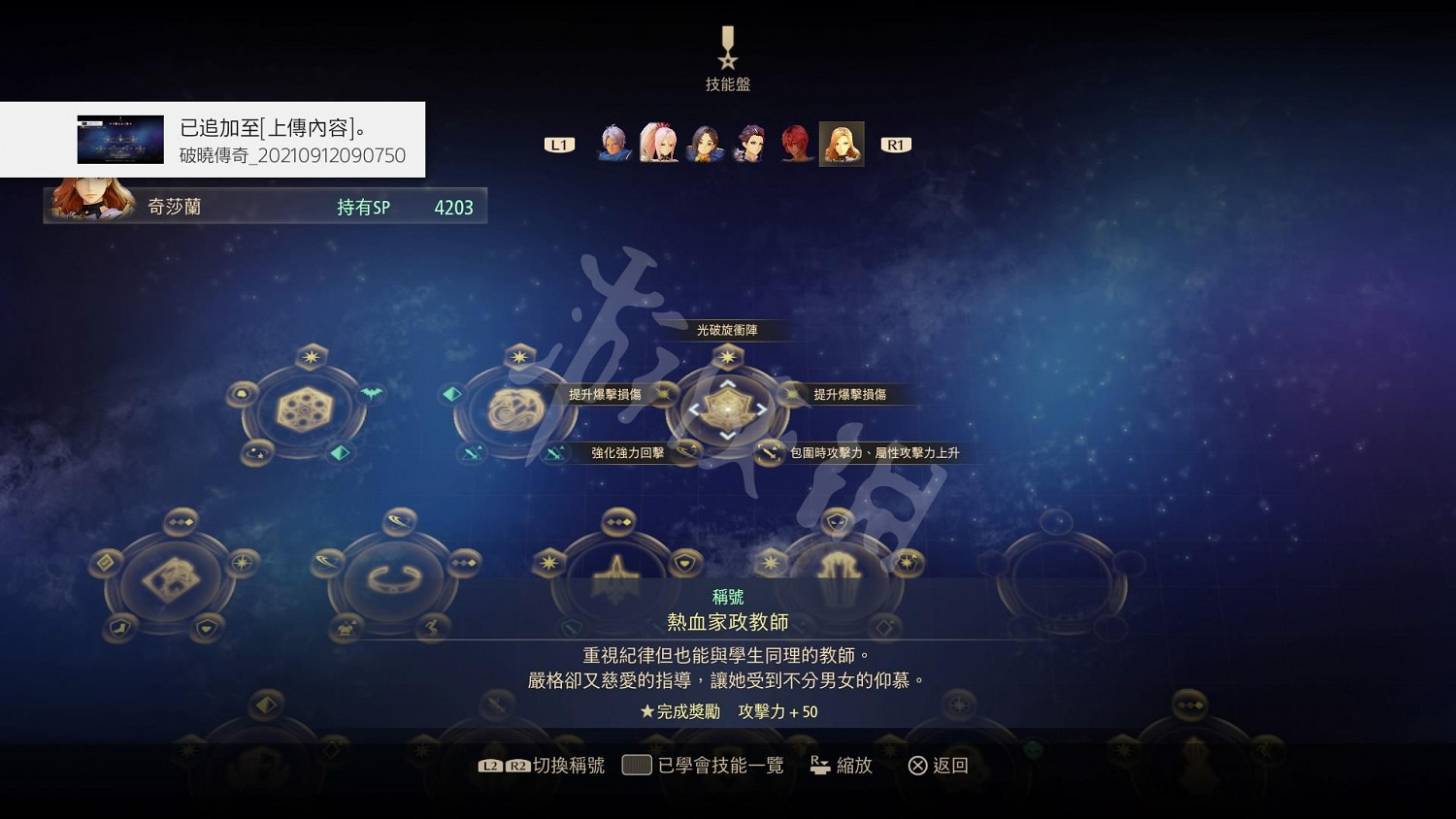
Task: Select the red-haired character portrait
Action: pos(795,143)
